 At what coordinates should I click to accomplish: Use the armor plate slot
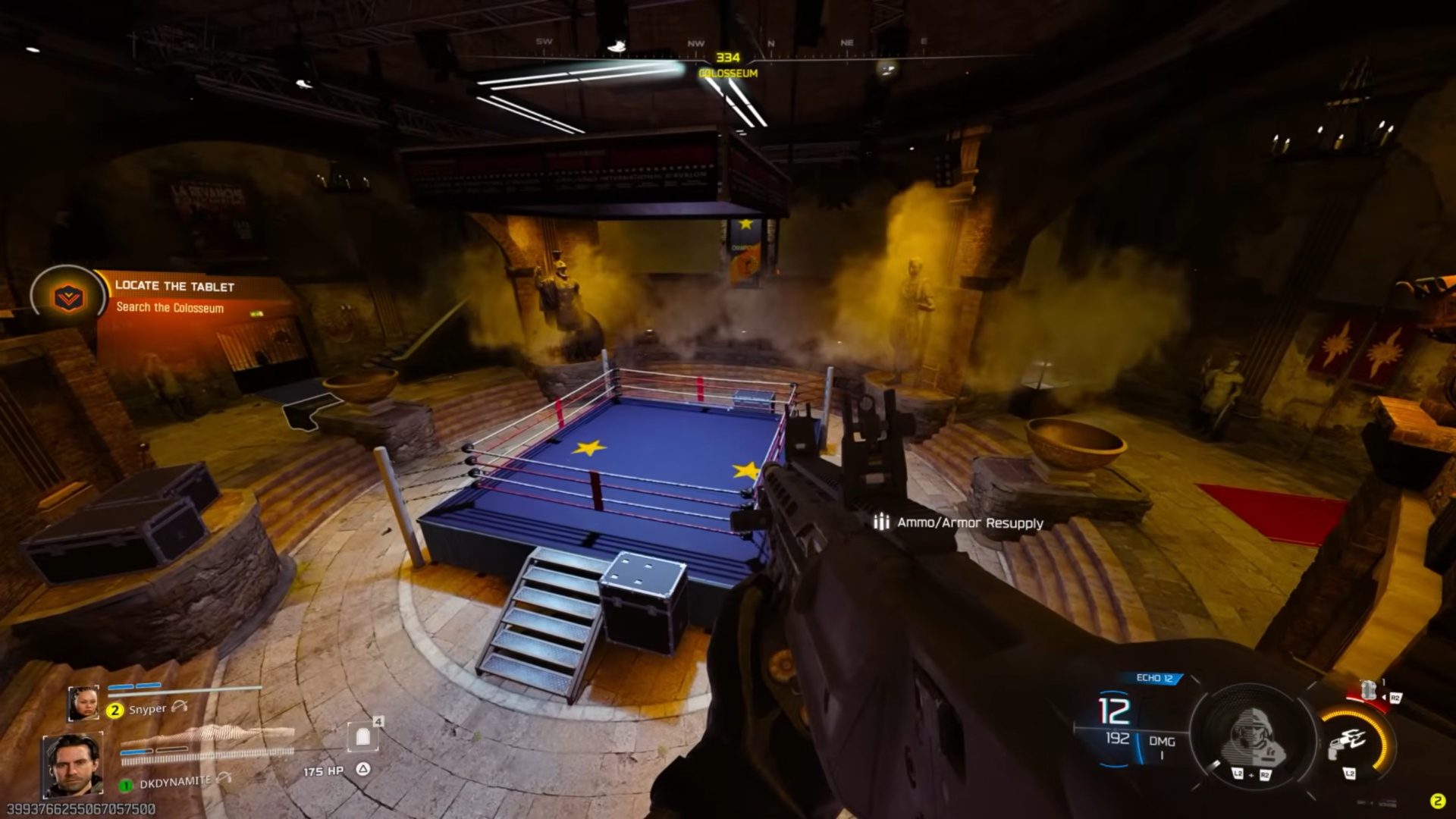point(362,736)
